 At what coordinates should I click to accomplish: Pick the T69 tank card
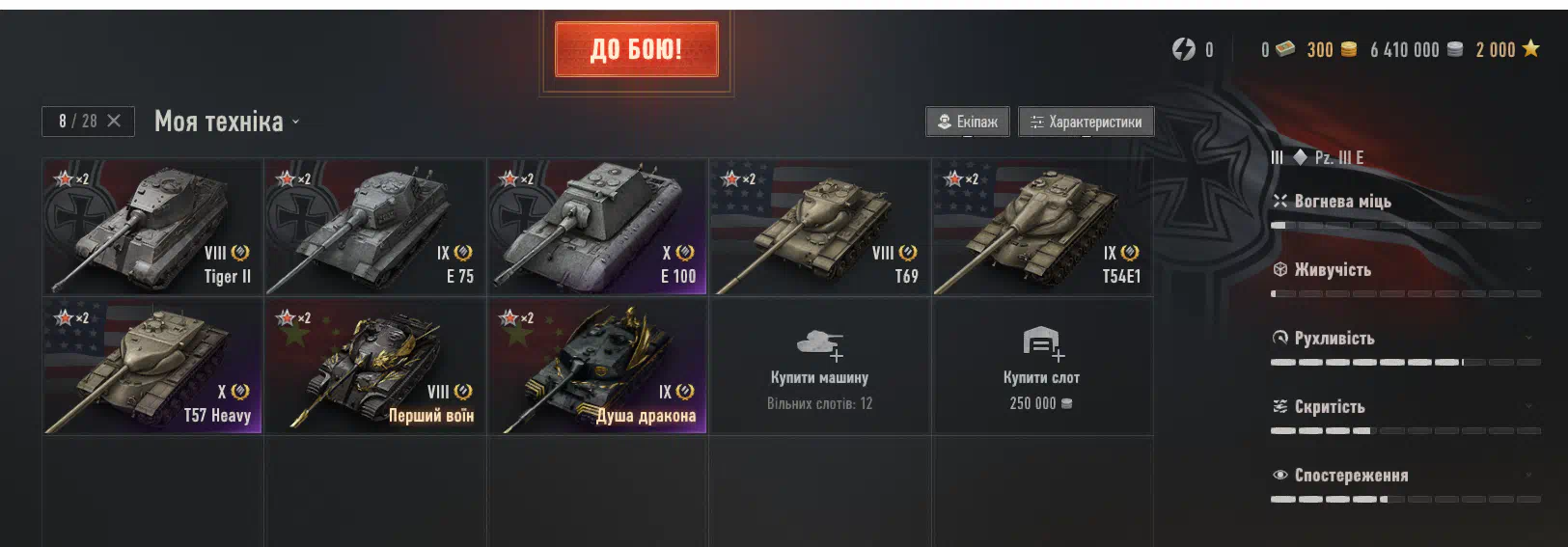click(819, 227)
